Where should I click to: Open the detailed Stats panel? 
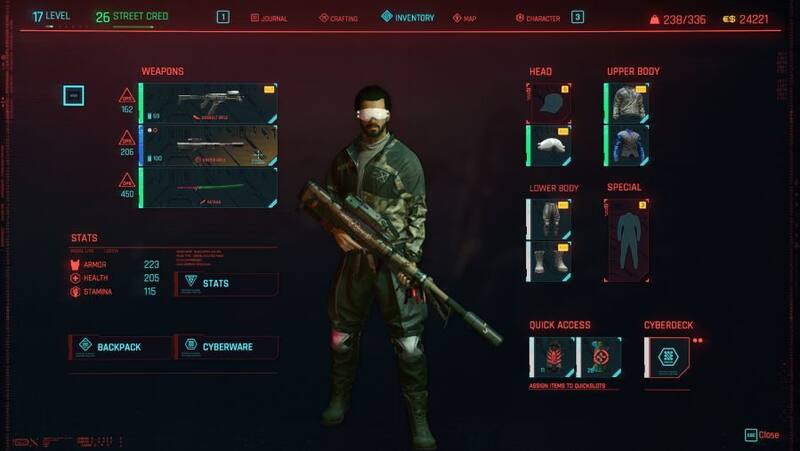[x=226, y=284]
